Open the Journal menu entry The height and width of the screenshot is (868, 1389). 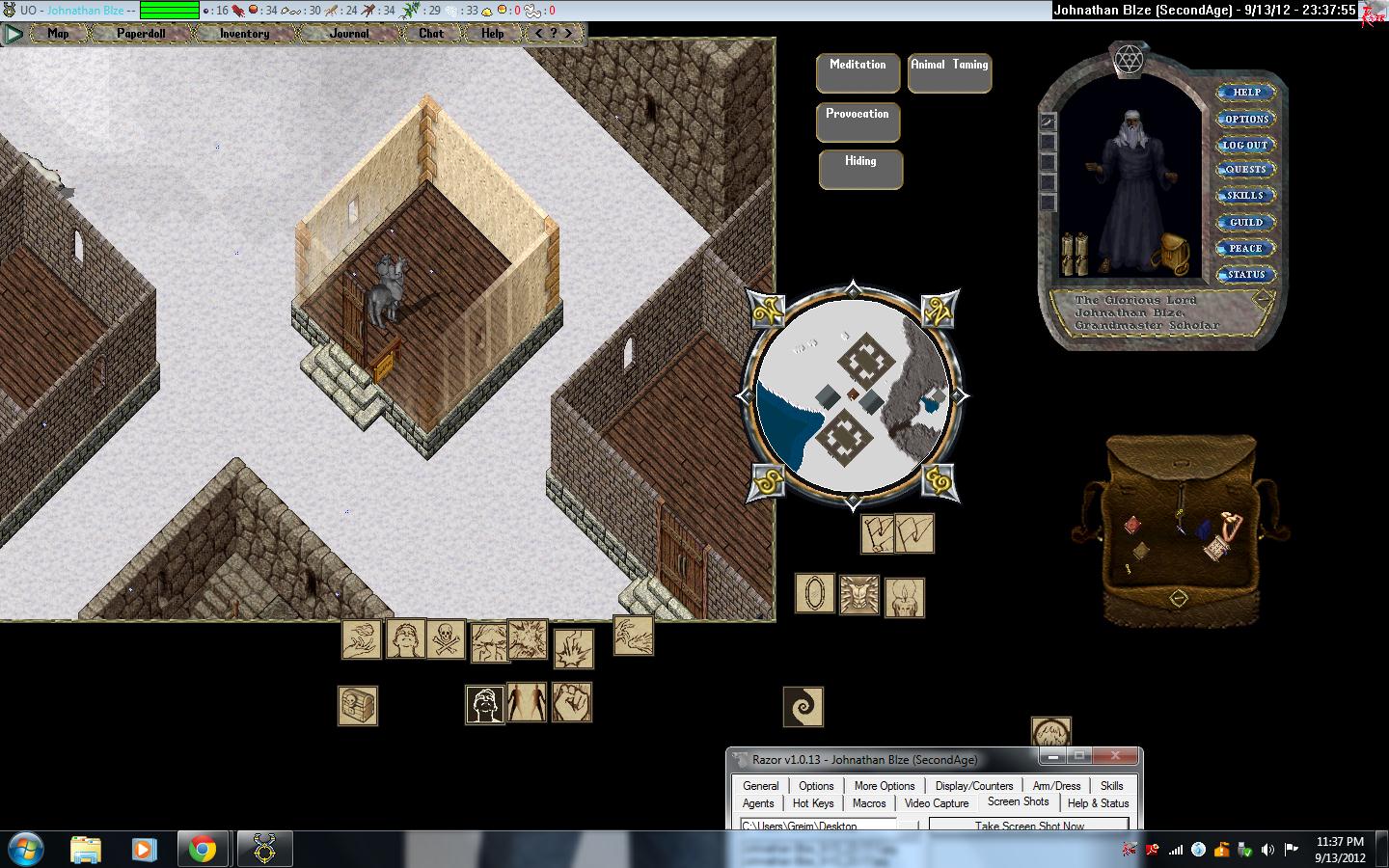[348, 33]
